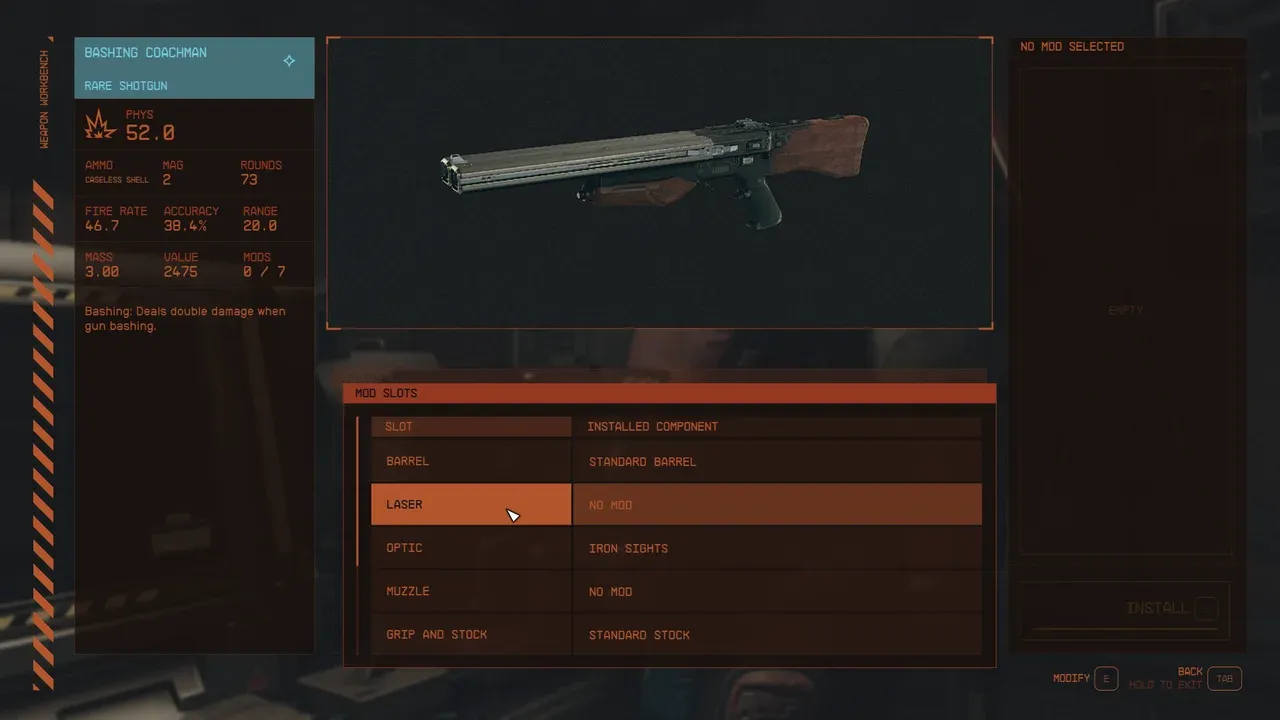Image resolution: width=1280 pixels, height=720 pixels.
Task: Select the rare quality star icon
Action: click(x=289, y=60)
